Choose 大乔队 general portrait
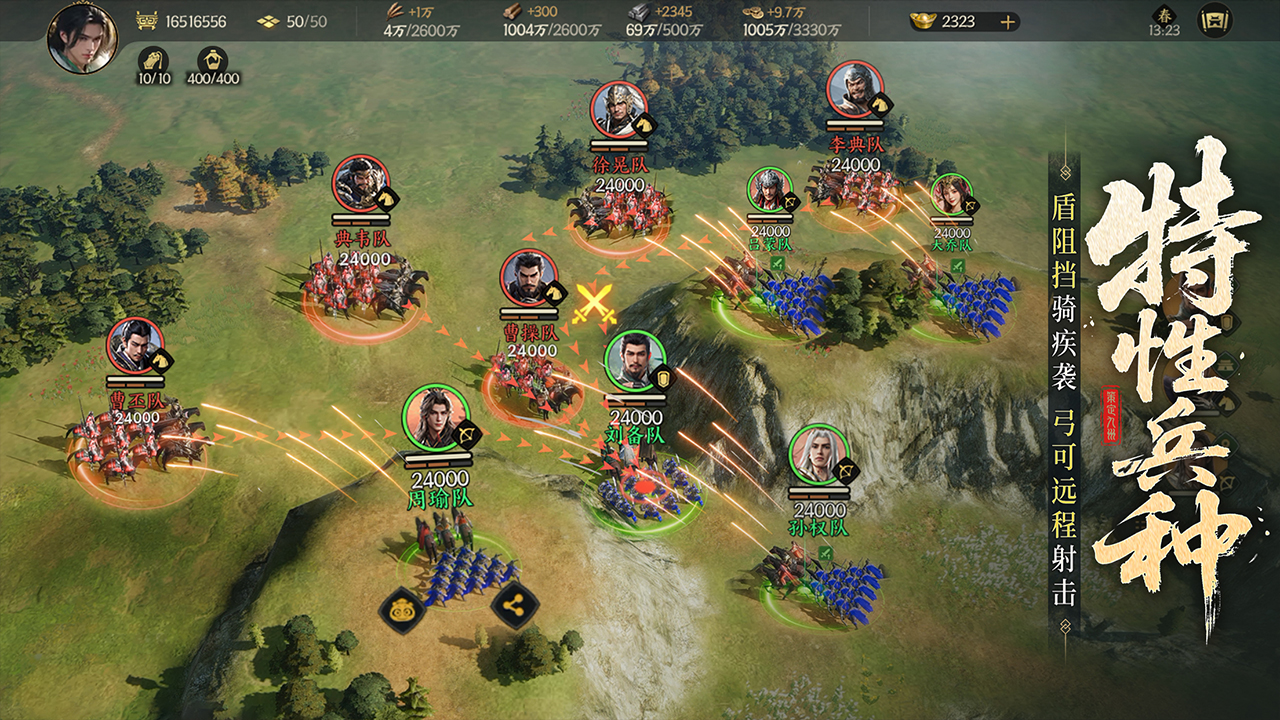 [950, 194]
